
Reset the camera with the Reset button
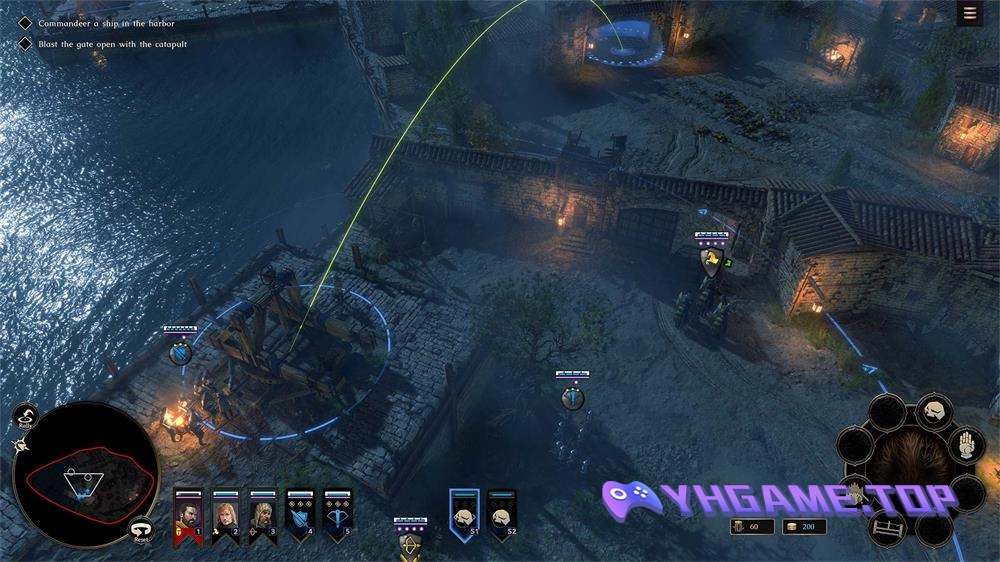[141, 531]
